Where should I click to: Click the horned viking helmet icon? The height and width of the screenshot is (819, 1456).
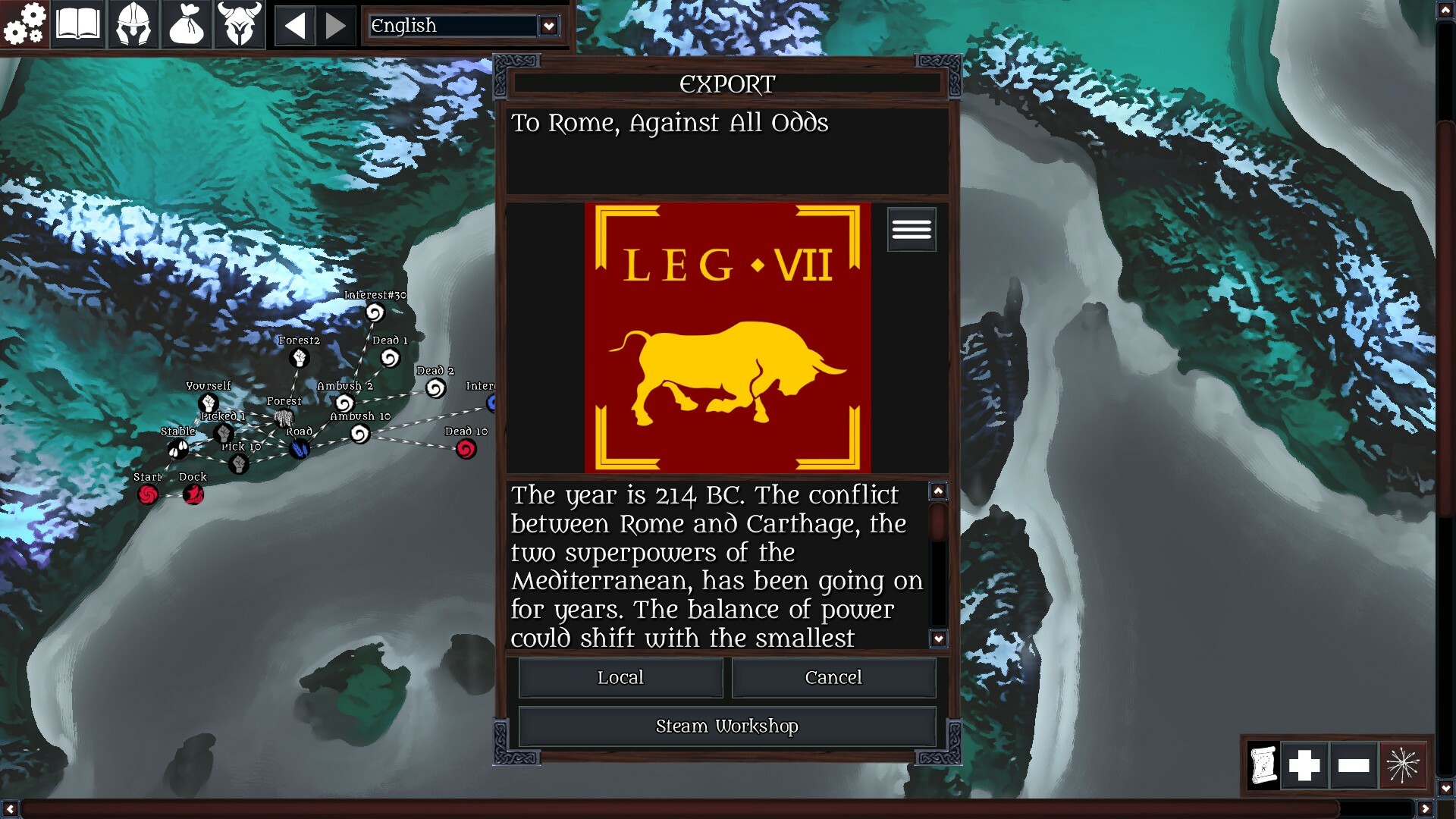(240, 24)
